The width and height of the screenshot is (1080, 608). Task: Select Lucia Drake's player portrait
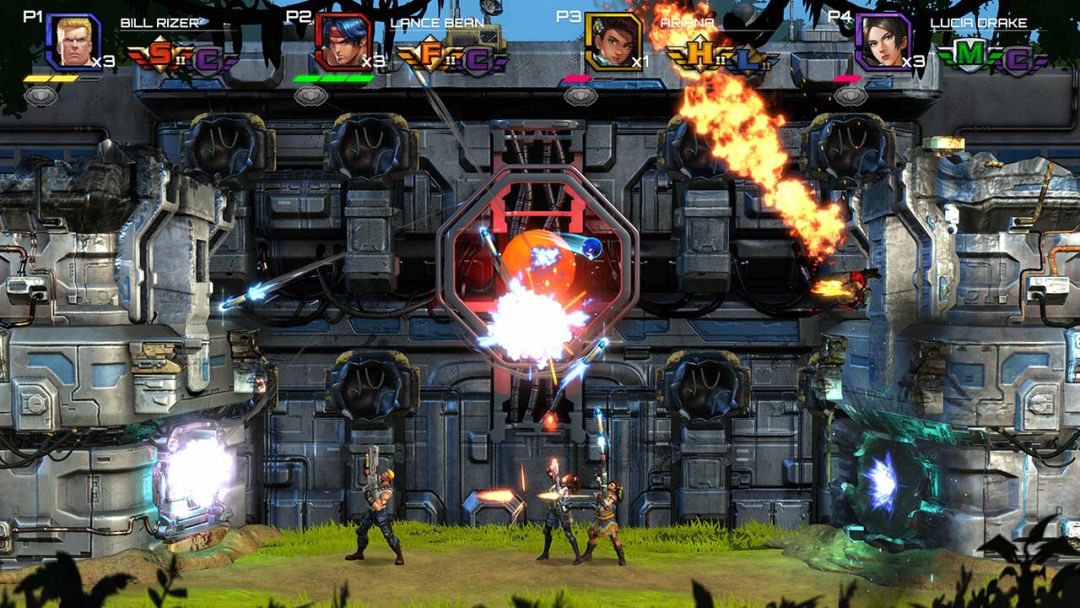(883, 41)
